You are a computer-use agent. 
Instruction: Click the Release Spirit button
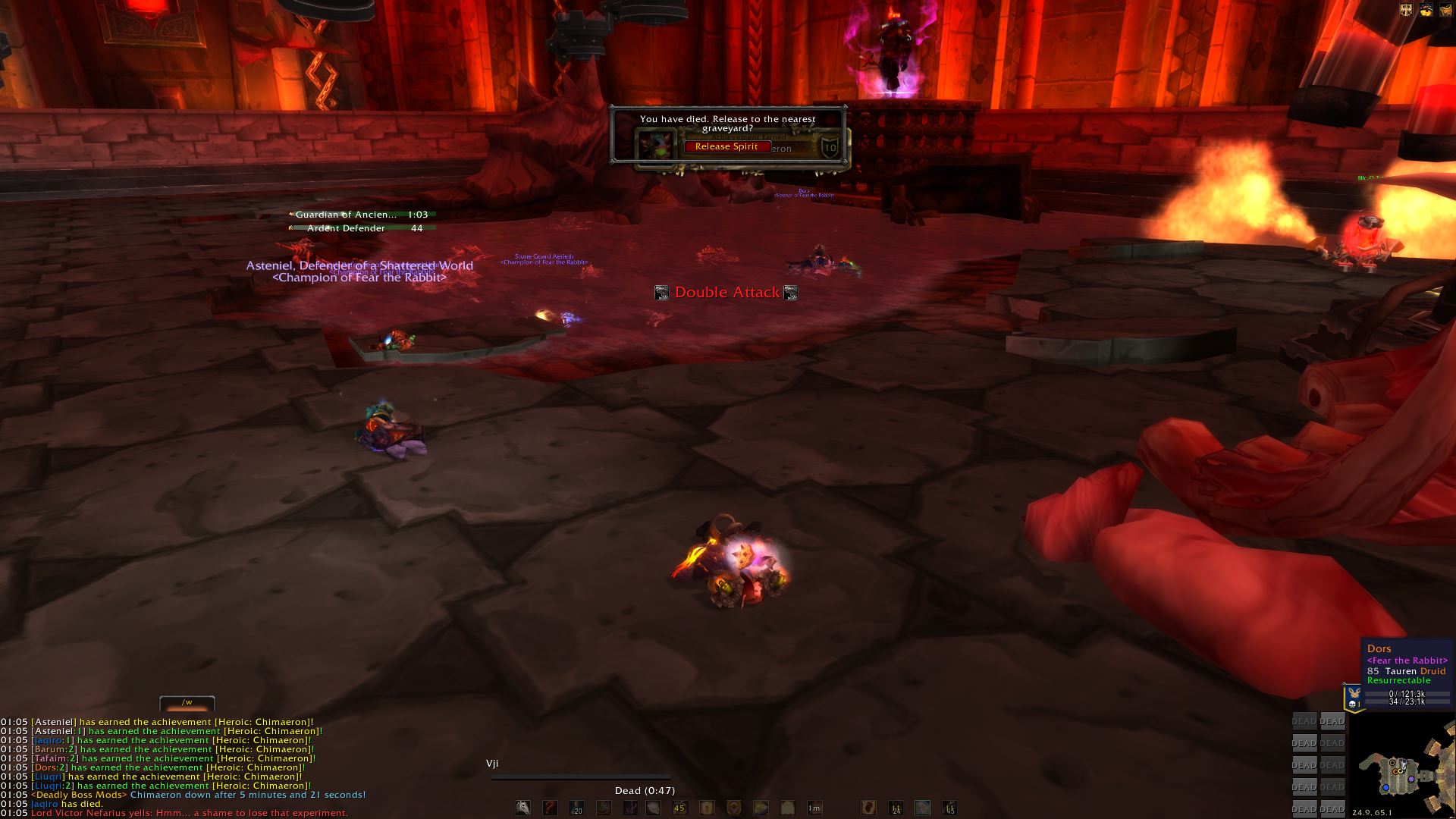pos(726,147)
